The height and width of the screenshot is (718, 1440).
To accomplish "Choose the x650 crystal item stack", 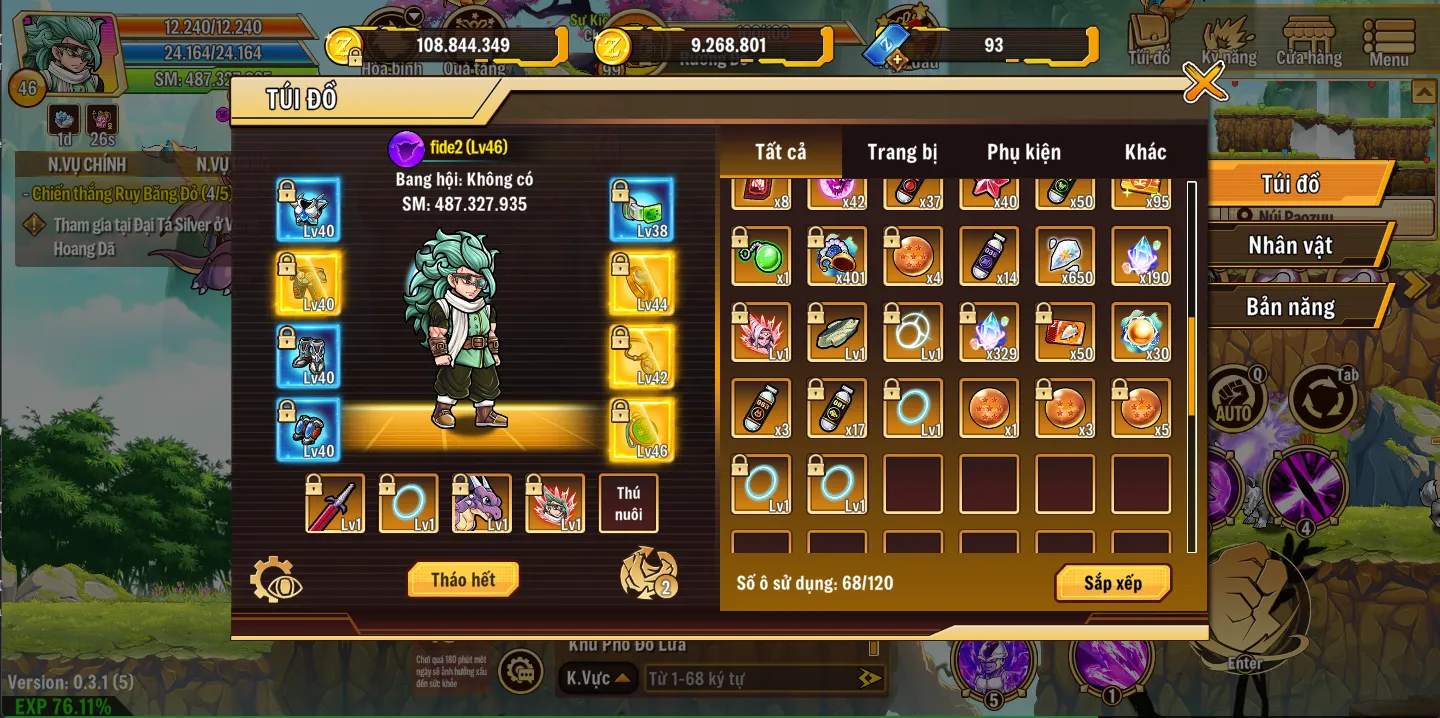I will click(1065, 256).
